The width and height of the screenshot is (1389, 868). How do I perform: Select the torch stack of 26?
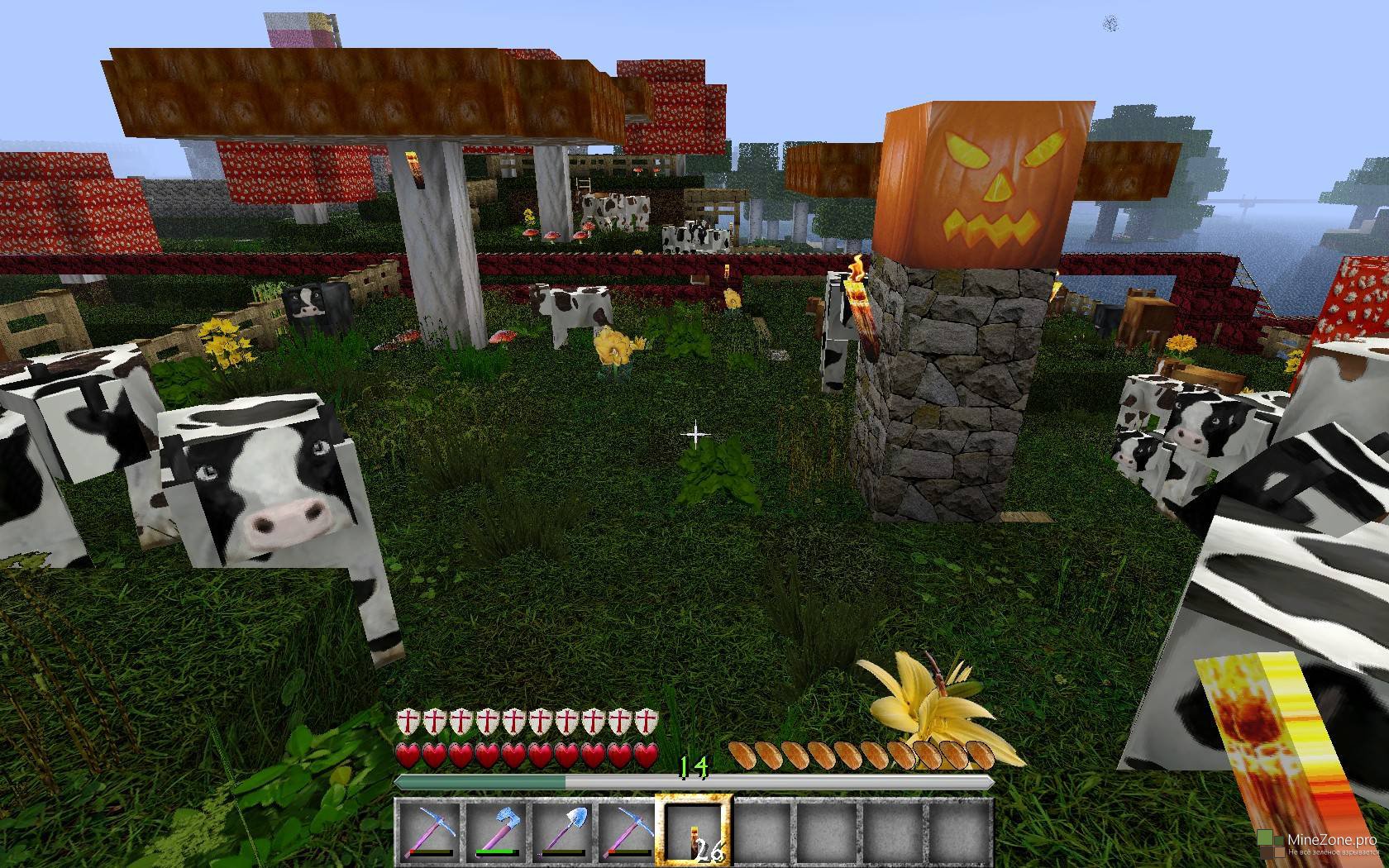tap(693, 831)
